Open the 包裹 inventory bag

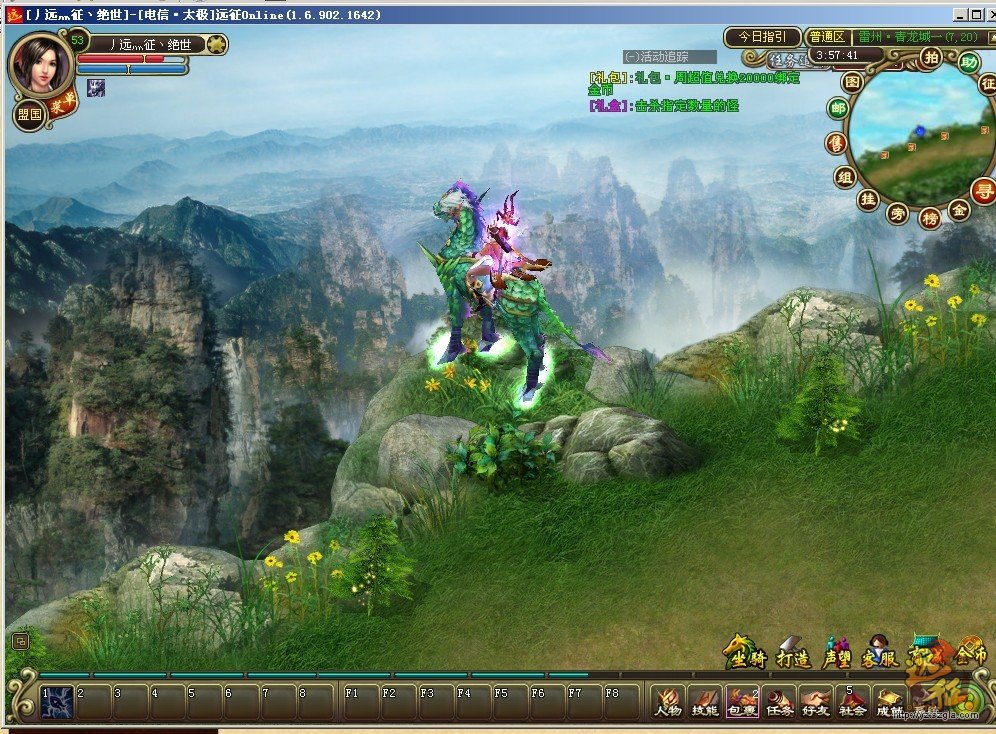742,702
